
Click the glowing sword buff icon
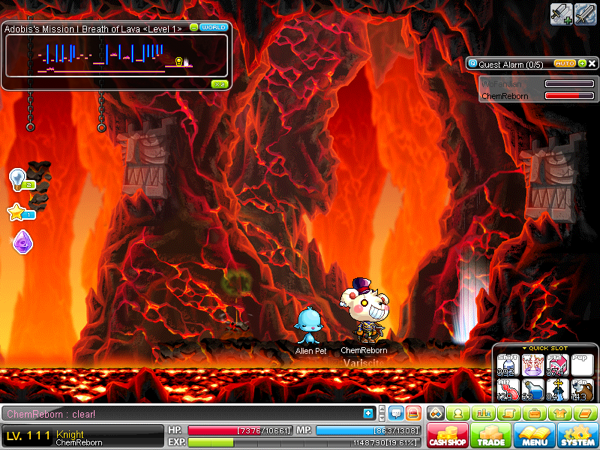click(585, 13)
